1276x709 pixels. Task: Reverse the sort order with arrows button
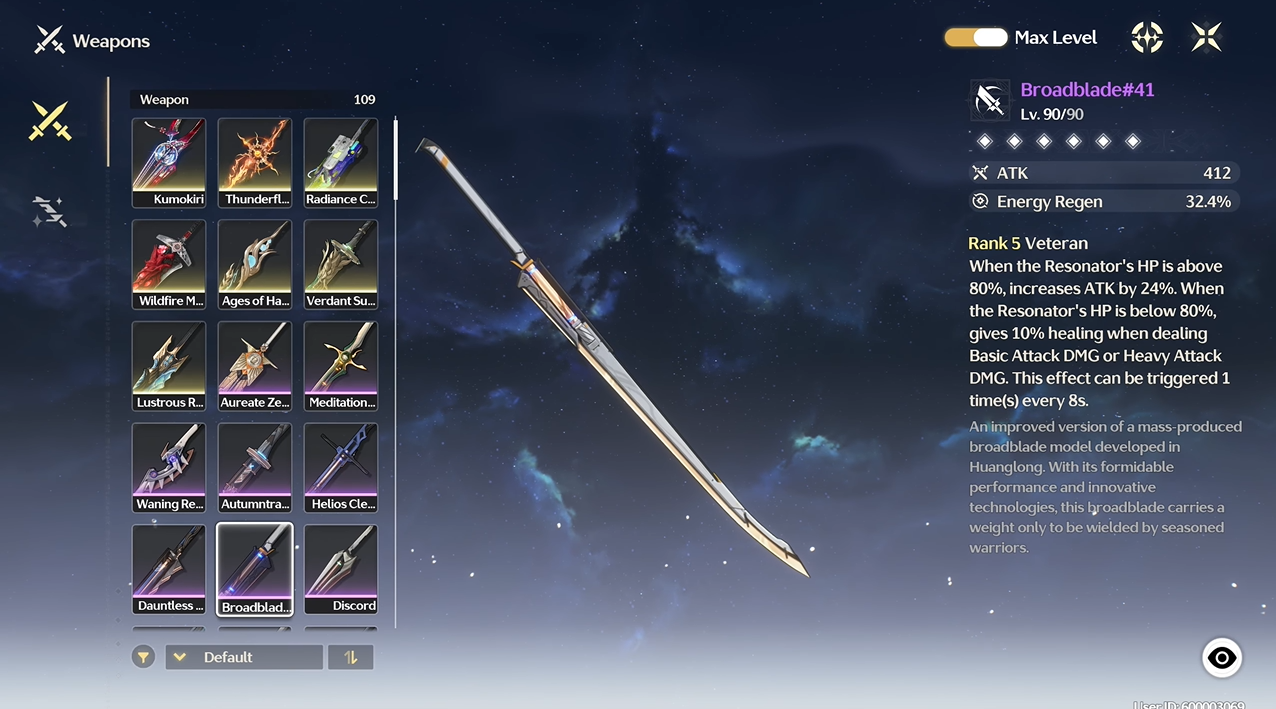(351, 657)
